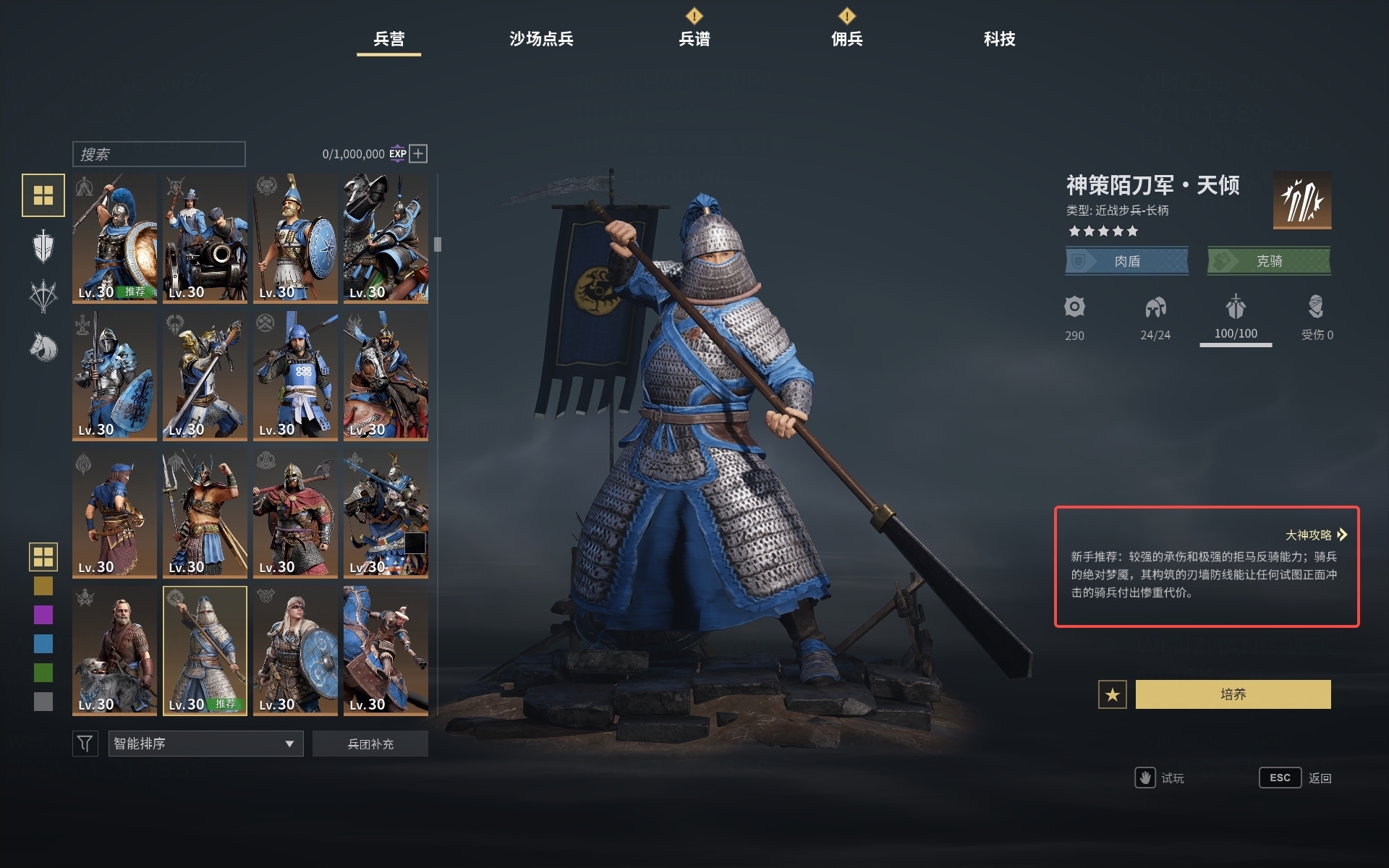Click the 搜索 search input field
Viewport: 1389px width, 868px height.
click(158, 153)
